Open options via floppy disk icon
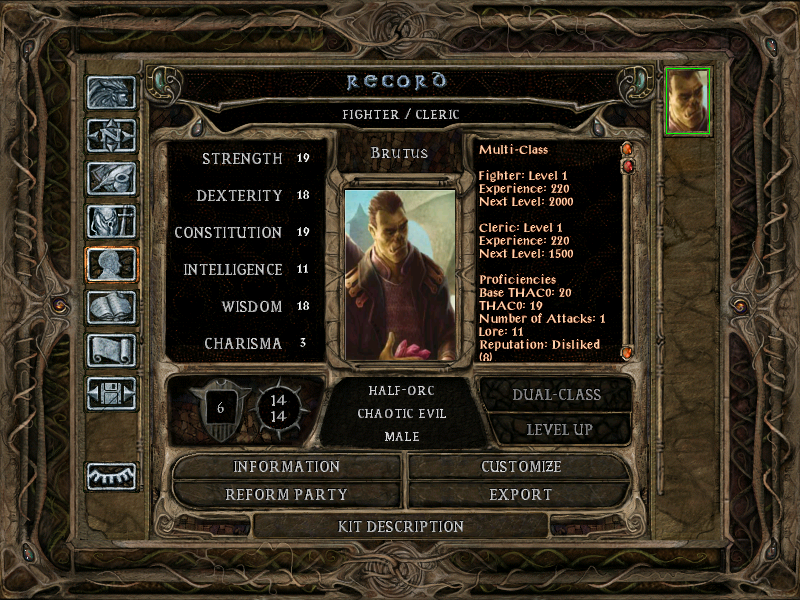Viewport: 800px width, 600px height. (111, 393)
